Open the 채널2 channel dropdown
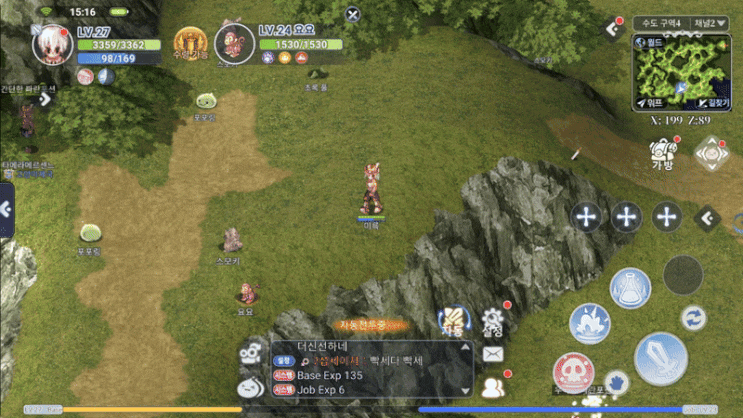 [710, 22]
